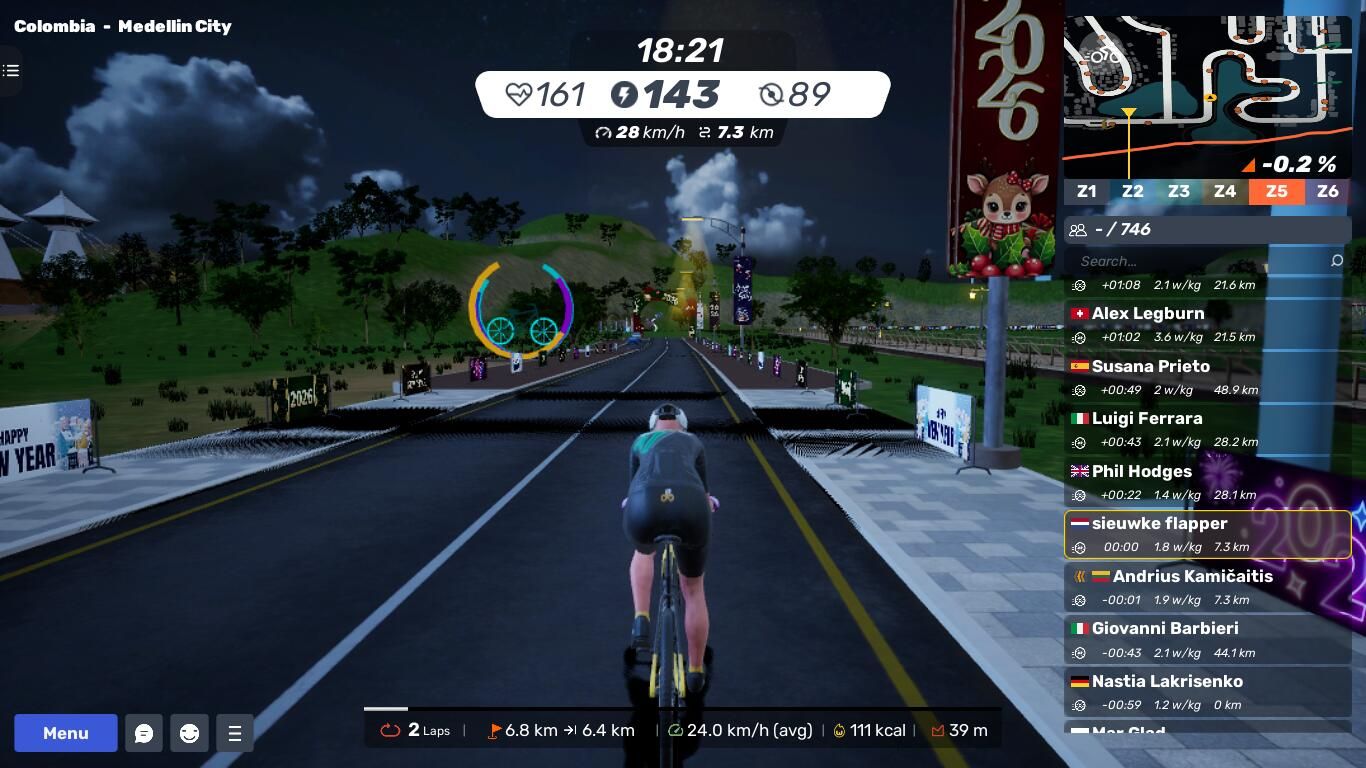The image size is (1366, 768).
Task: Click the three-line options button beside emoji
Action: coord(235,733)
